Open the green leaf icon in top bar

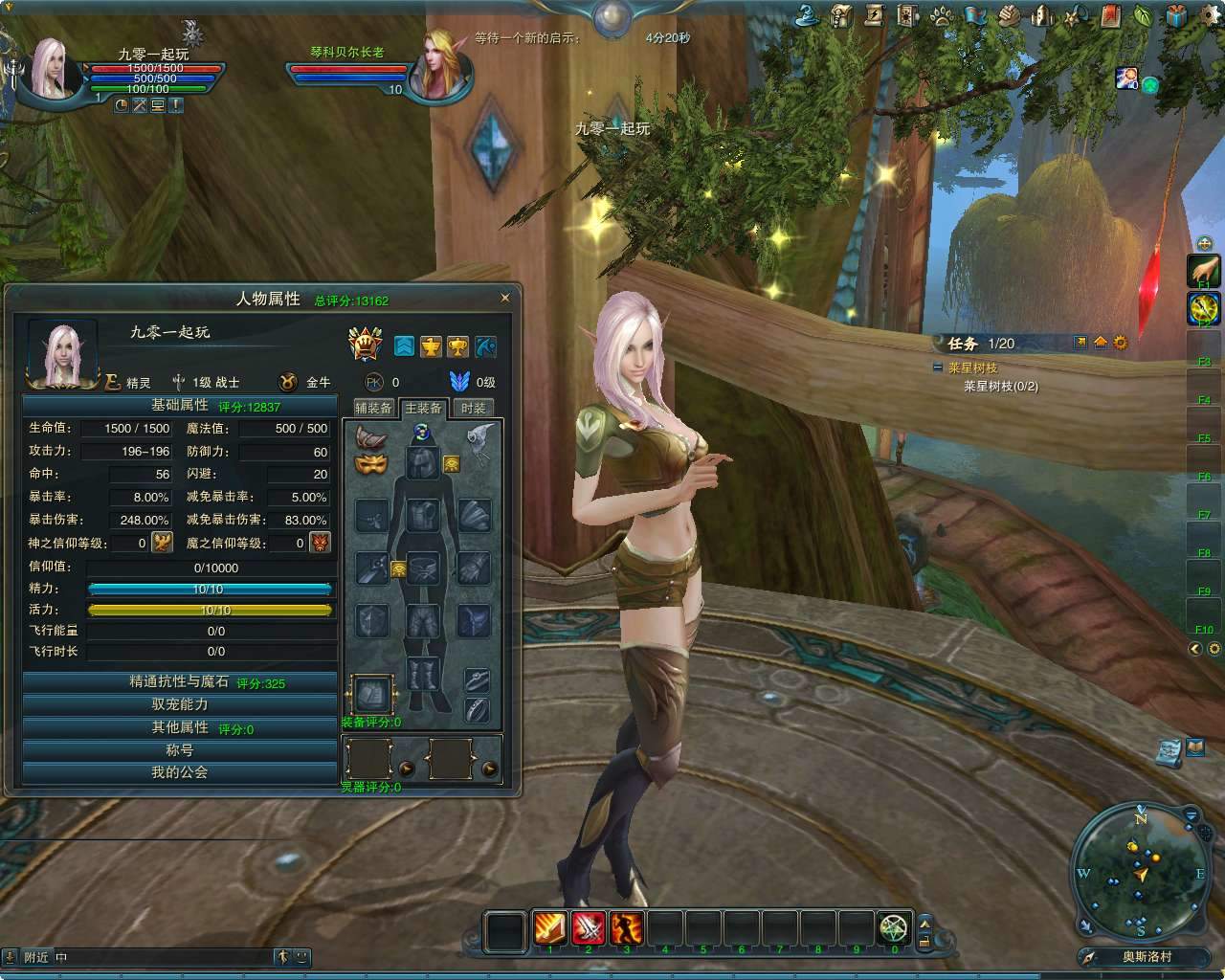[1139, 12]
